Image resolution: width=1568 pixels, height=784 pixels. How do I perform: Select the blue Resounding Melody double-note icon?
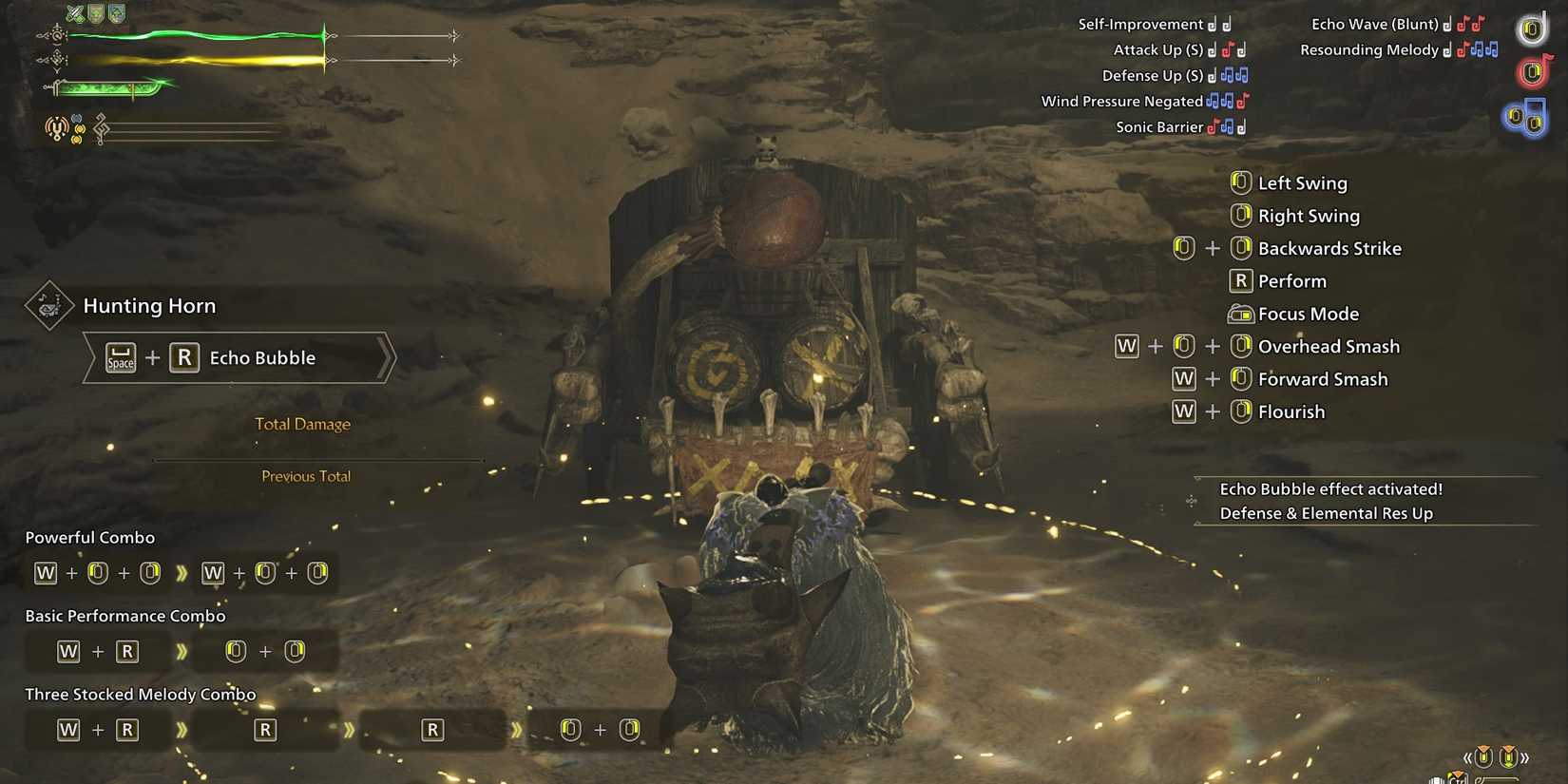pyautogui.click(x=1484, y=49)
